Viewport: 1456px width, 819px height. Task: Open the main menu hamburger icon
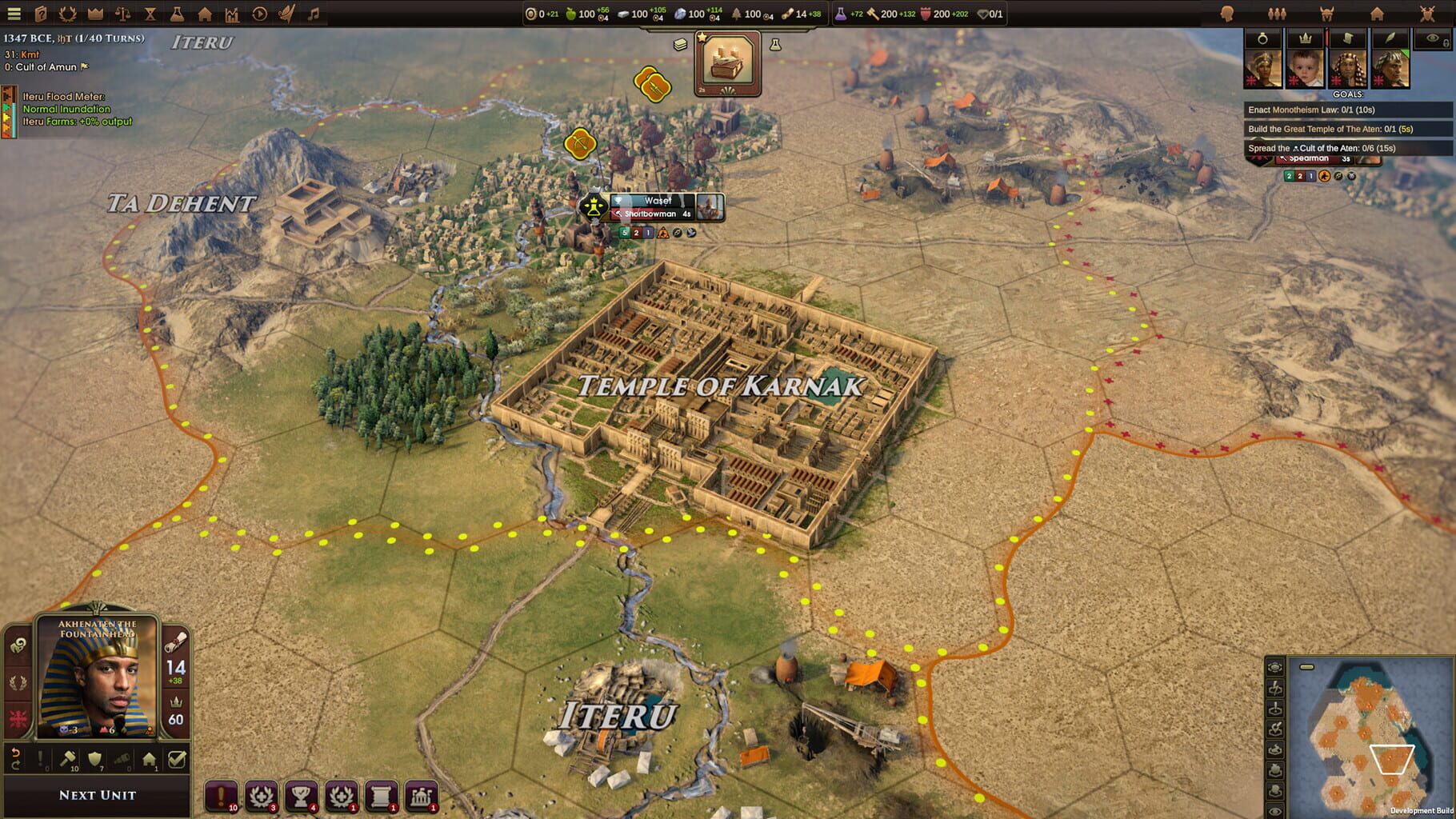tap(14, 14)
